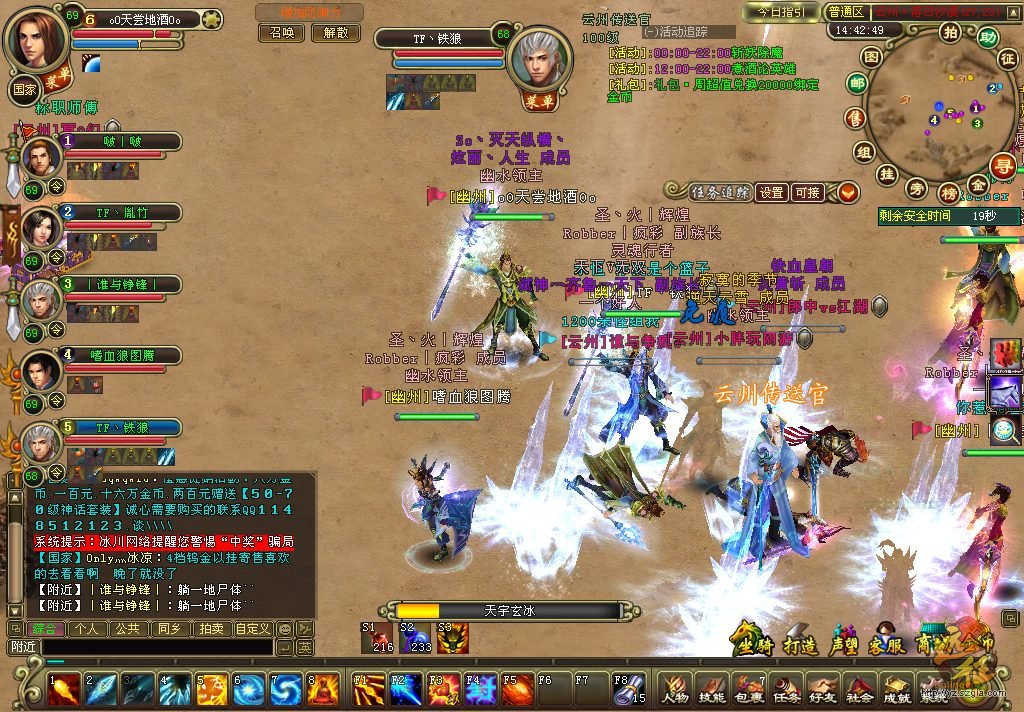Activate the fireball skill in hotbar slot 1
Screen dimensions: 1024x712
pos(63,688)
